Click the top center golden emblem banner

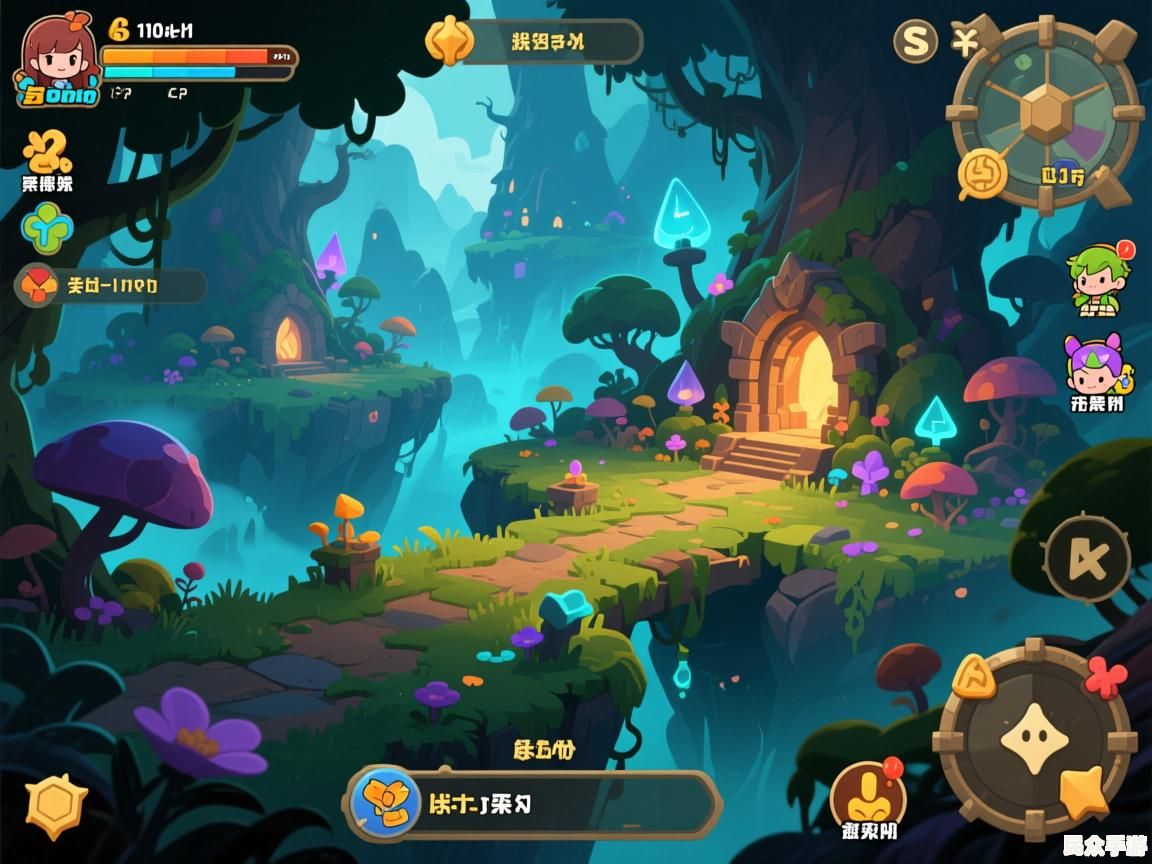click(x=534, y=42)
